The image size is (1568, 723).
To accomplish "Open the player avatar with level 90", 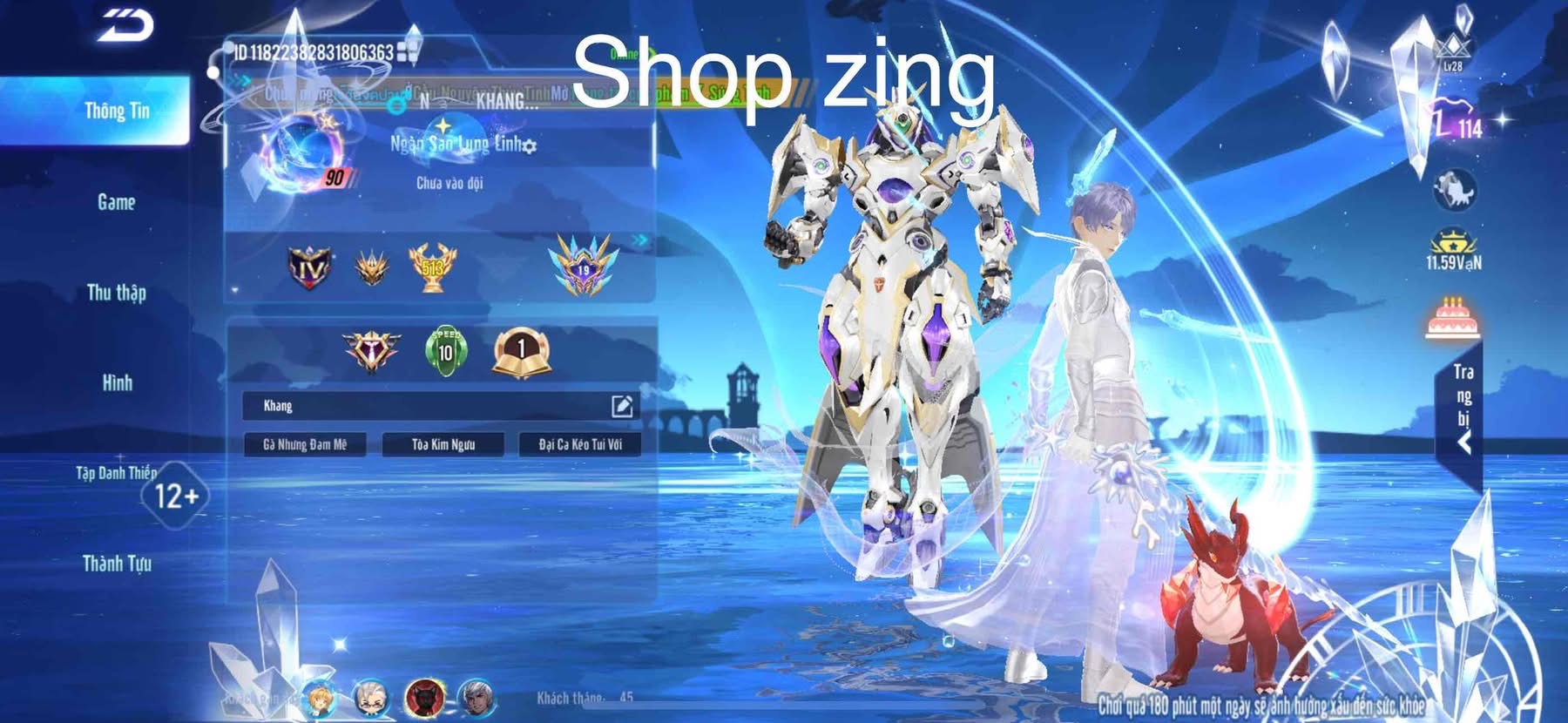I will pos(301,157).
